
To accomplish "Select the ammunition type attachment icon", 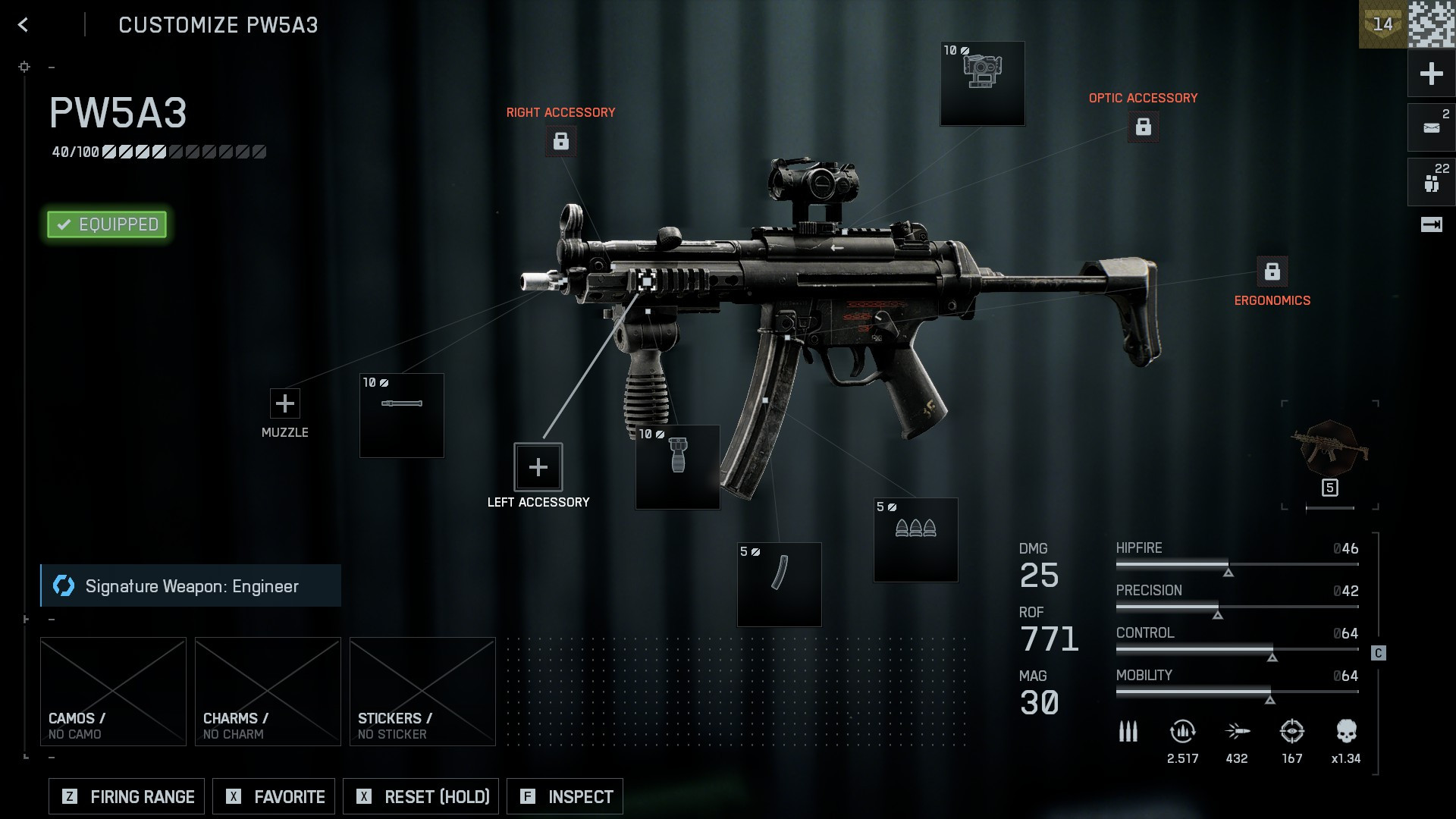I will tap(915, 539).
